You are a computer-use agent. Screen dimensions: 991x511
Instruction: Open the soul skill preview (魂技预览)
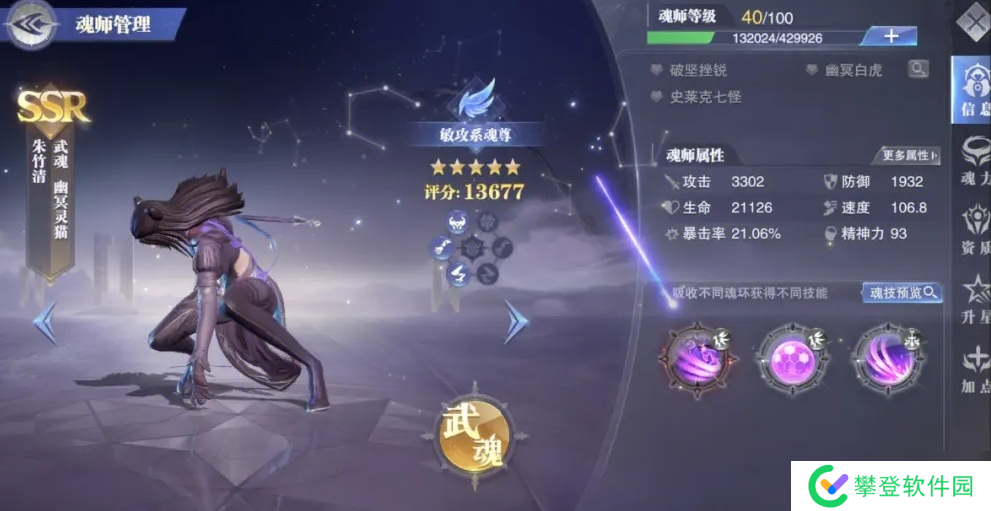click(902, 292)
